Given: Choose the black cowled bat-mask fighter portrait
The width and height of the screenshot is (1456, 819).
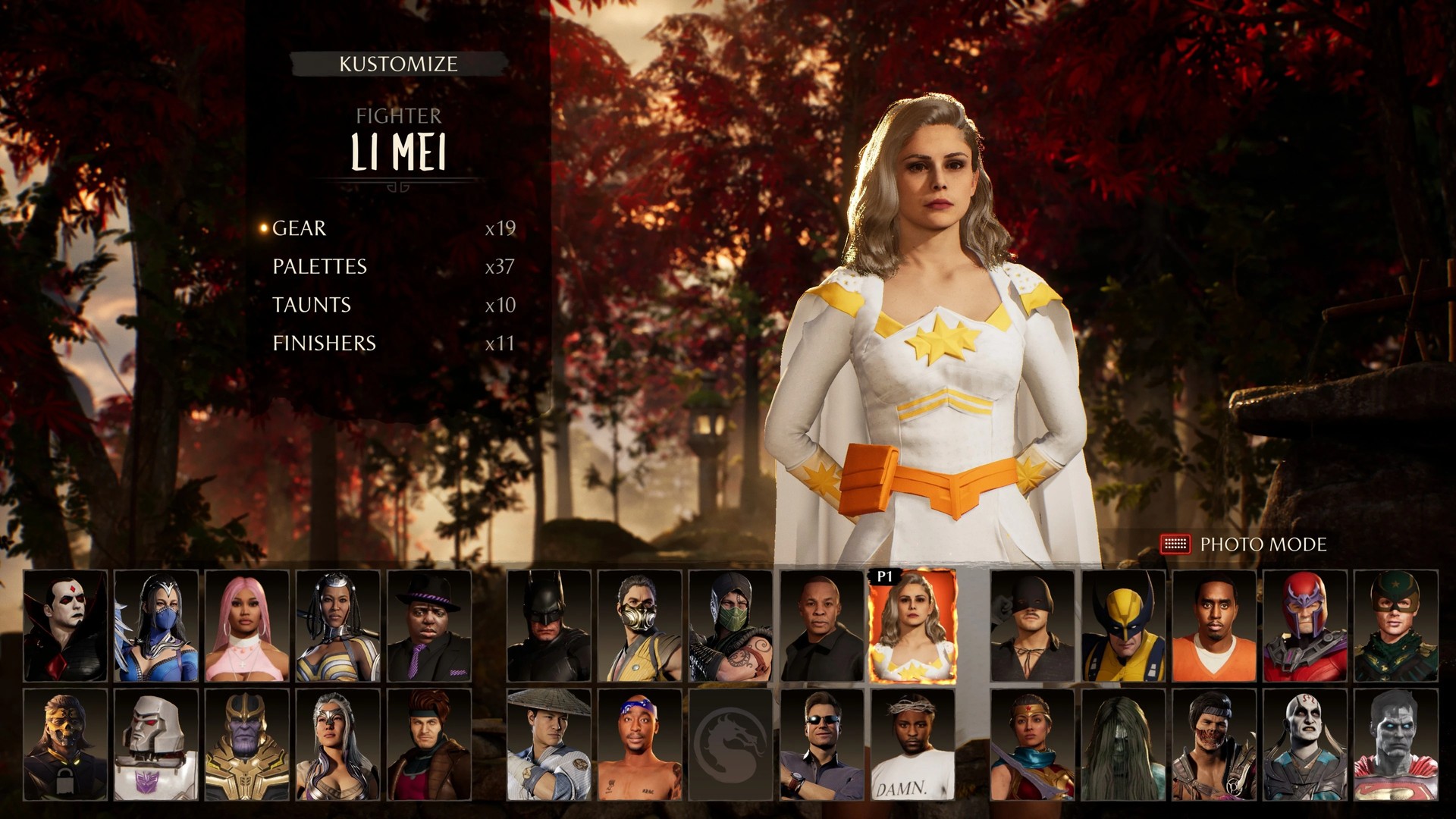Looking at the screenshot, I should pos(548,626).
